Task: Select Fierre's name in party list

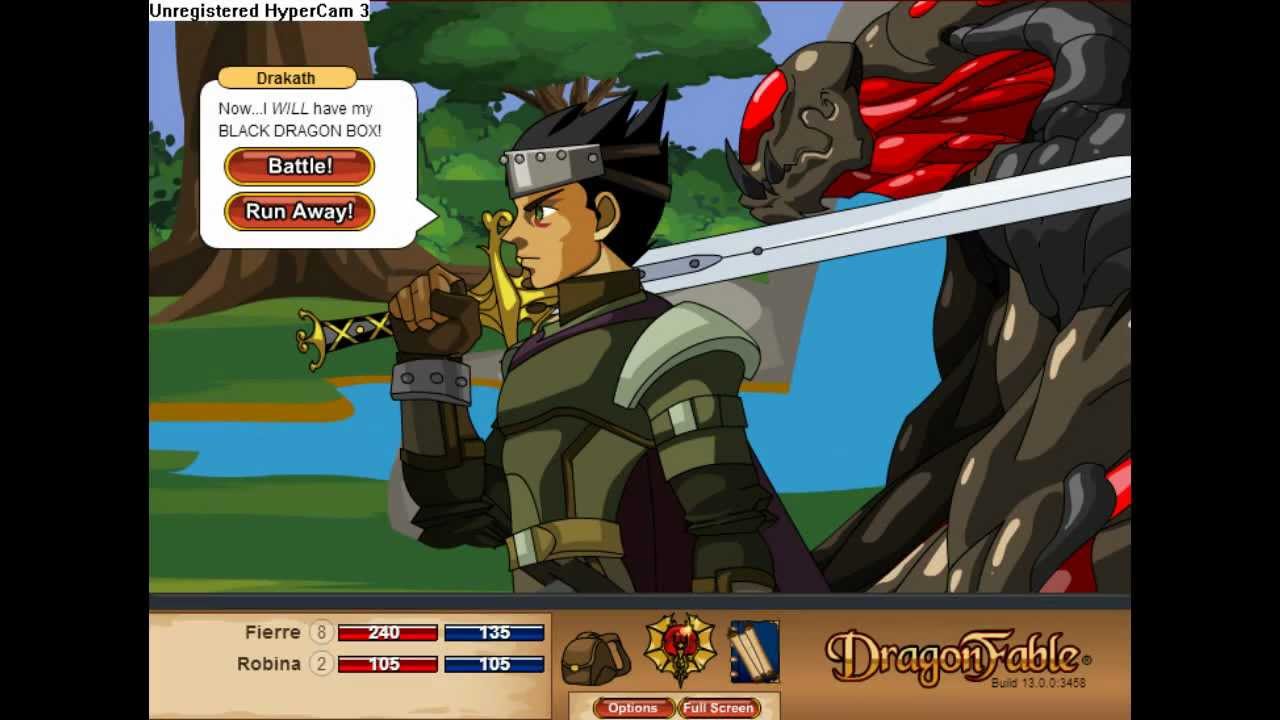Action: [270, 633]
